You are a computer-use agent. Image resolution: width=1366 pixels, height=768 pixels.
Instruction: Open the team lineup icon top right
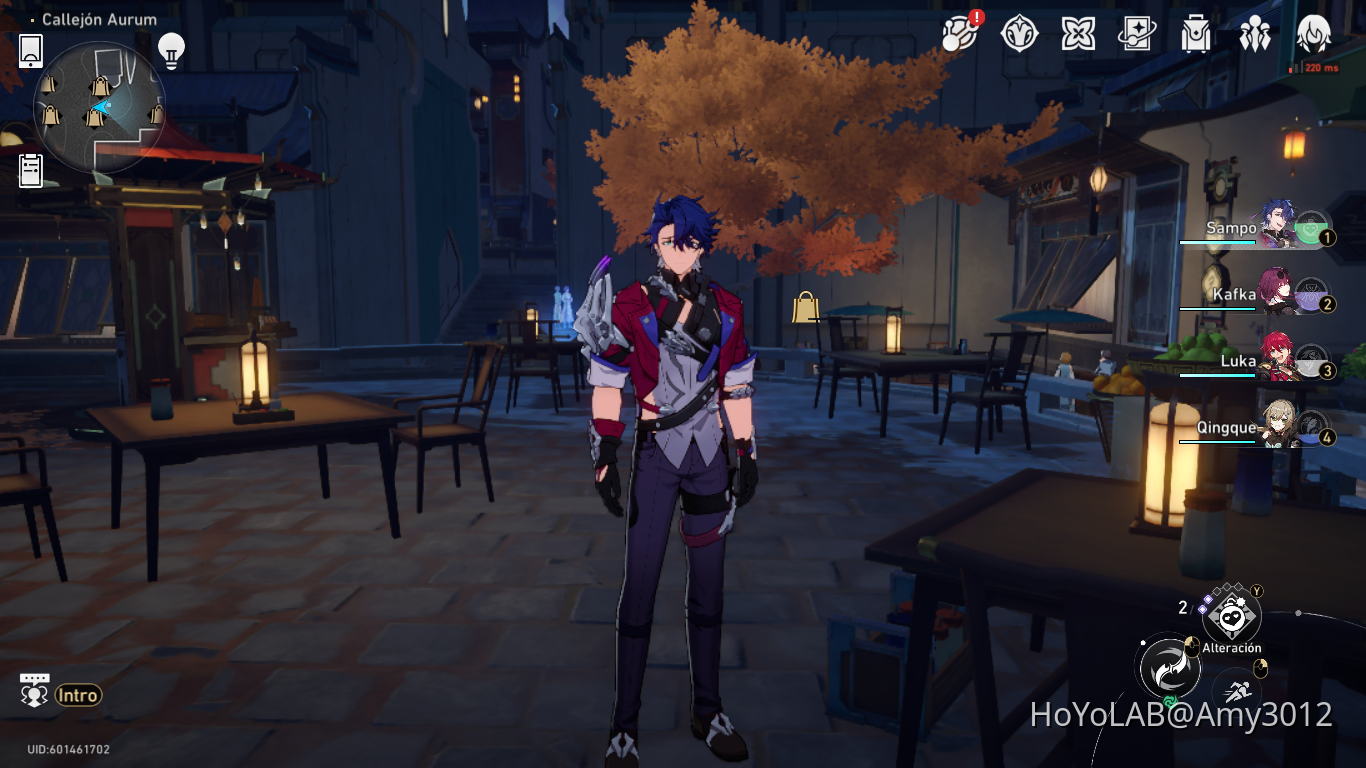(x=1256, y=33)
